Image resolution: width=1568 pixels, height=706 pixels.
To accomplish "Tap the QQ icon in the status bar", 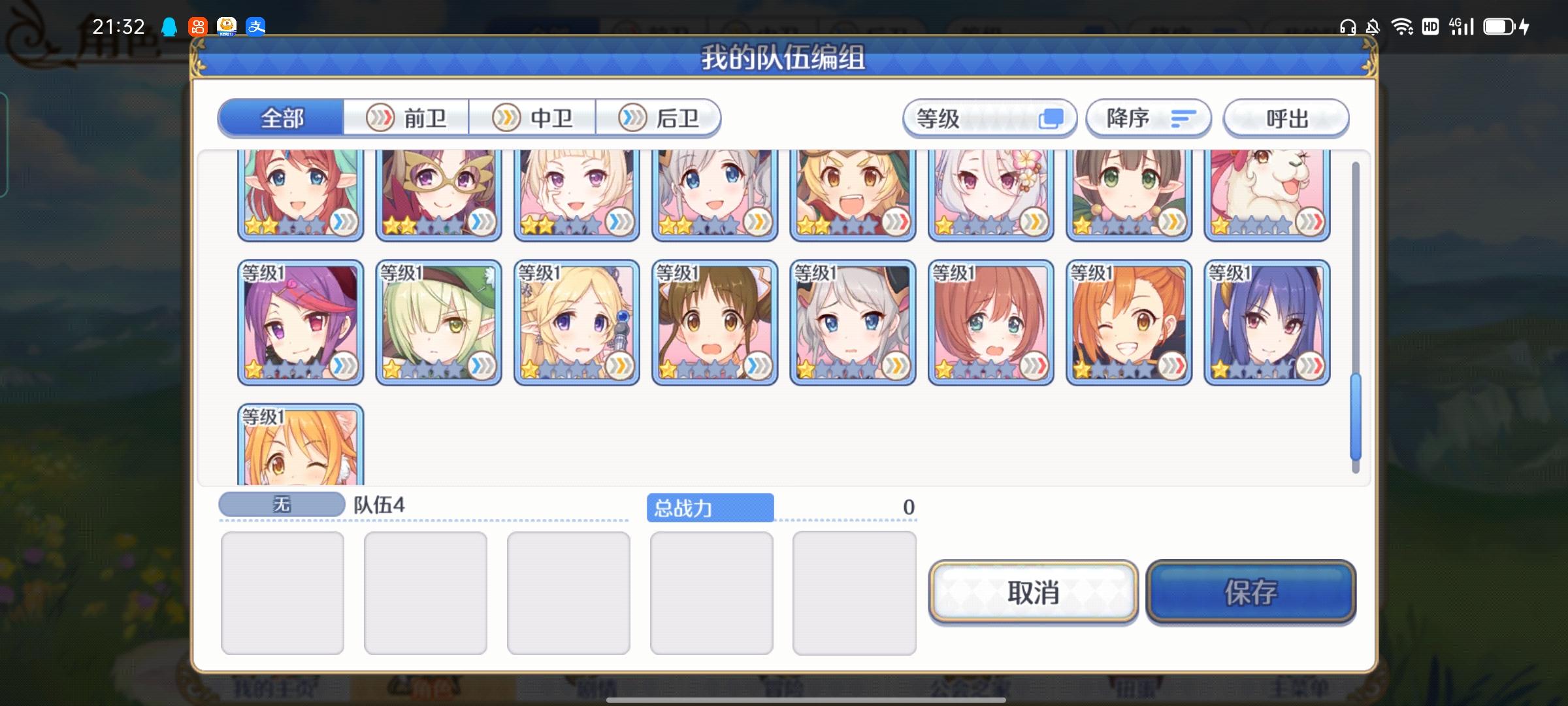I will coord(169,27).
